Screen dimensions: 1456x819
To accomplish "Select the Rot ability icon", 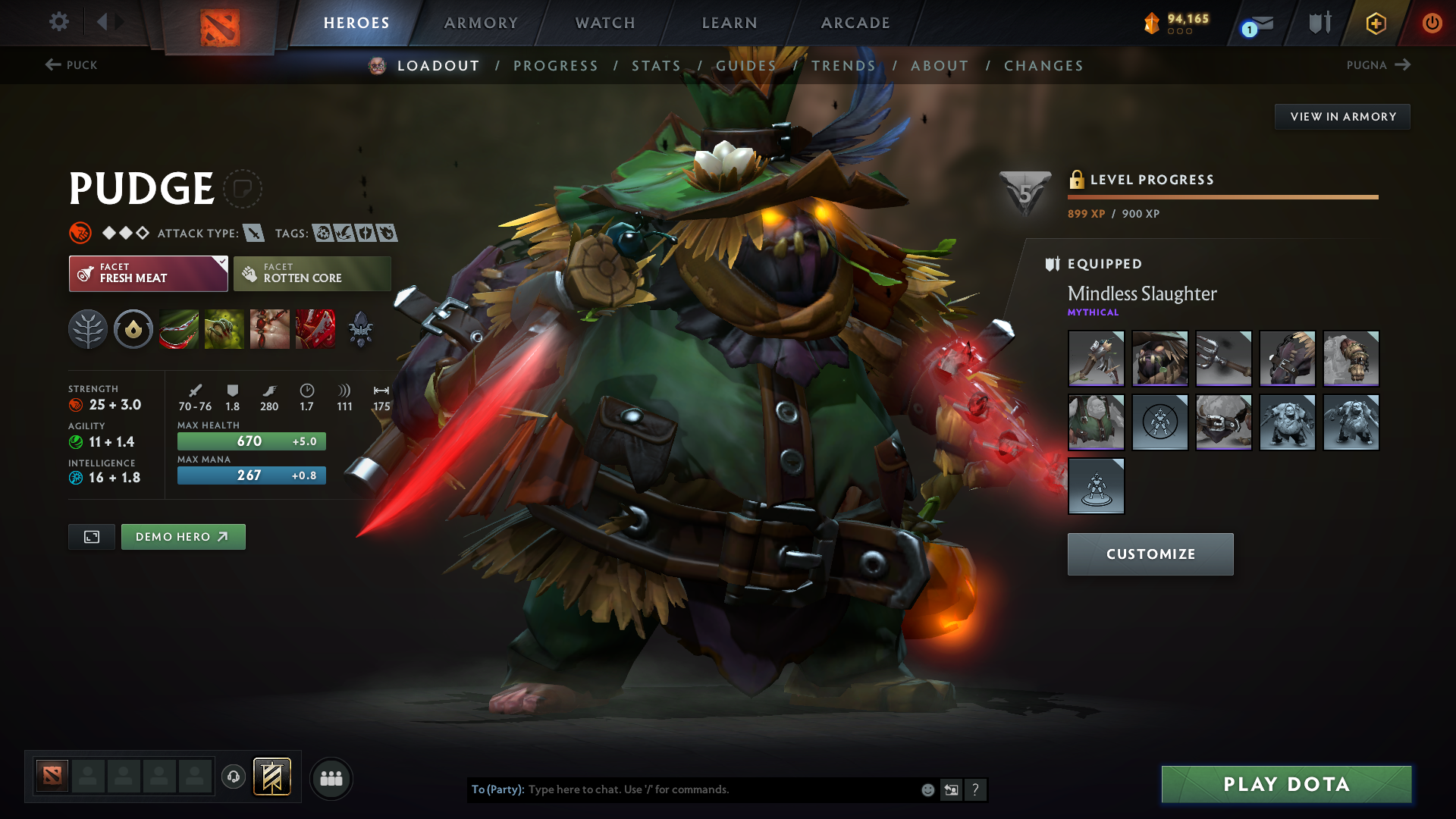I will [x=224, y=328].
